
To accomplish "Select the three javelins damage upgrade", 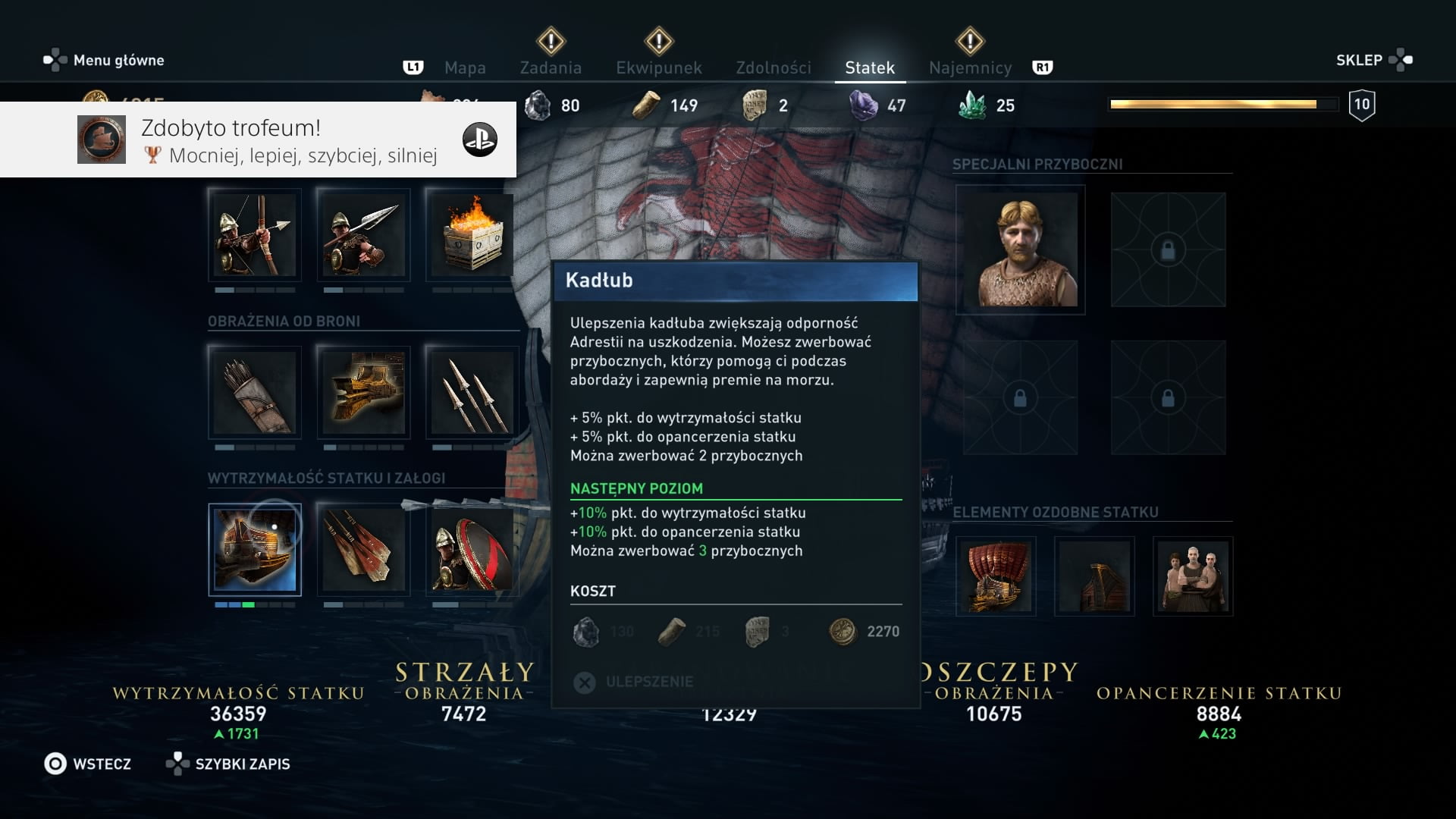I will (472, 392).
